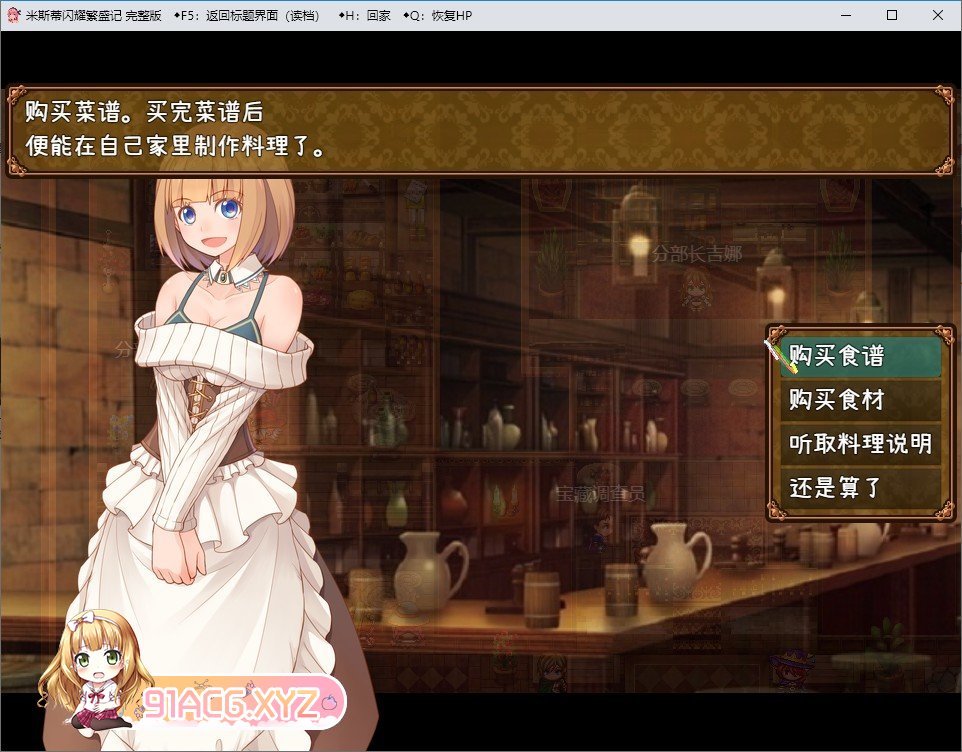Maximize the game window
This screenshot has width=962, height=752.
891,15
